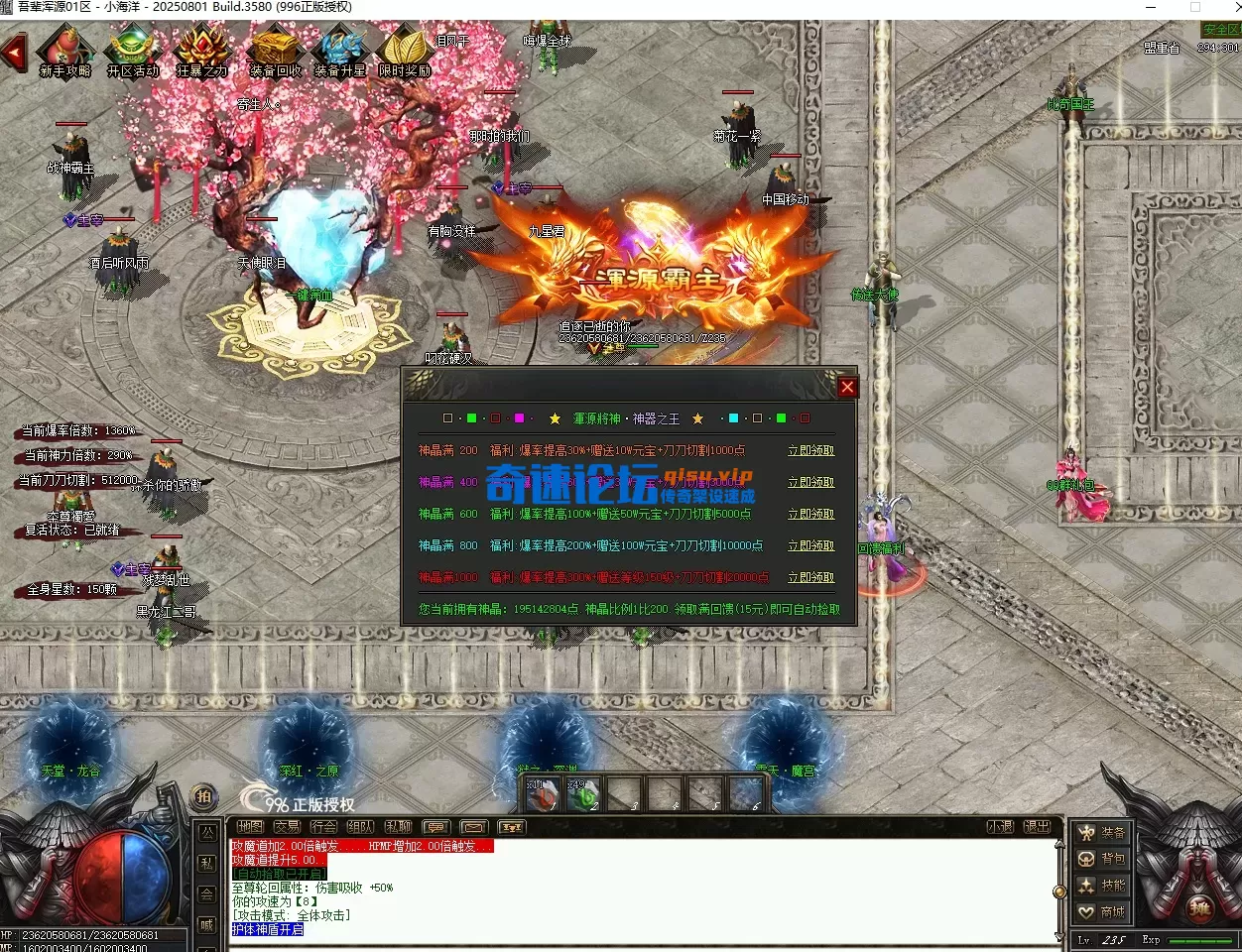Close the 浑源将神 reward dialog

[x=847, y=387]
